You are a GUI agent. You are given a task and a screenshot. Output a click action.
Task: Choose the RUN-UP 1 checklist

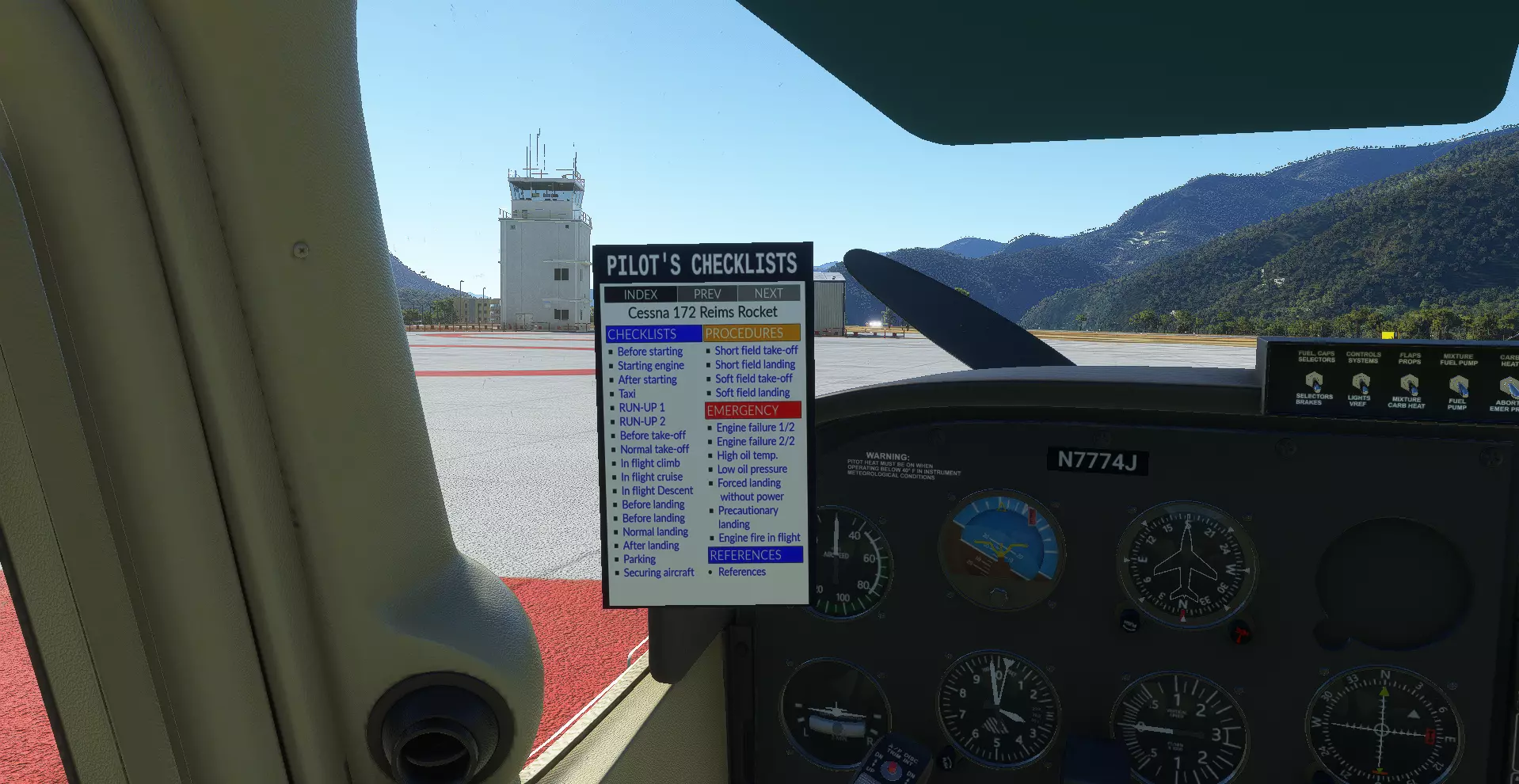click(x=641, y=408)
